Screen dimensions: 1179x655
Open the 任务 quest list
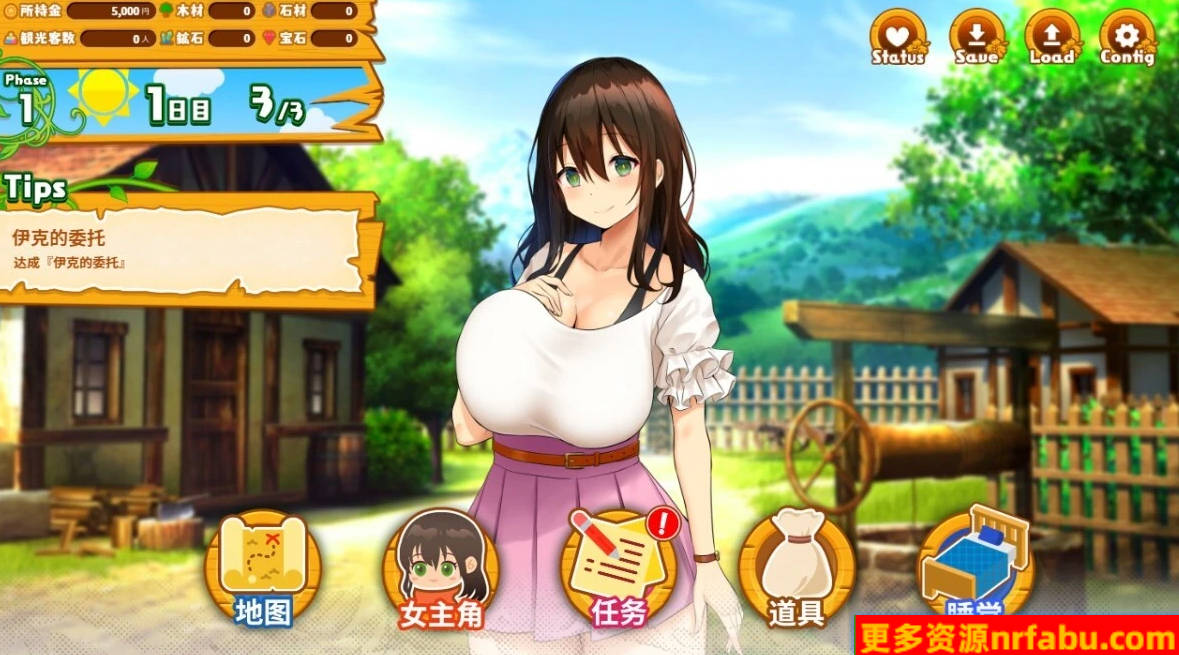(x=619, y=567)
